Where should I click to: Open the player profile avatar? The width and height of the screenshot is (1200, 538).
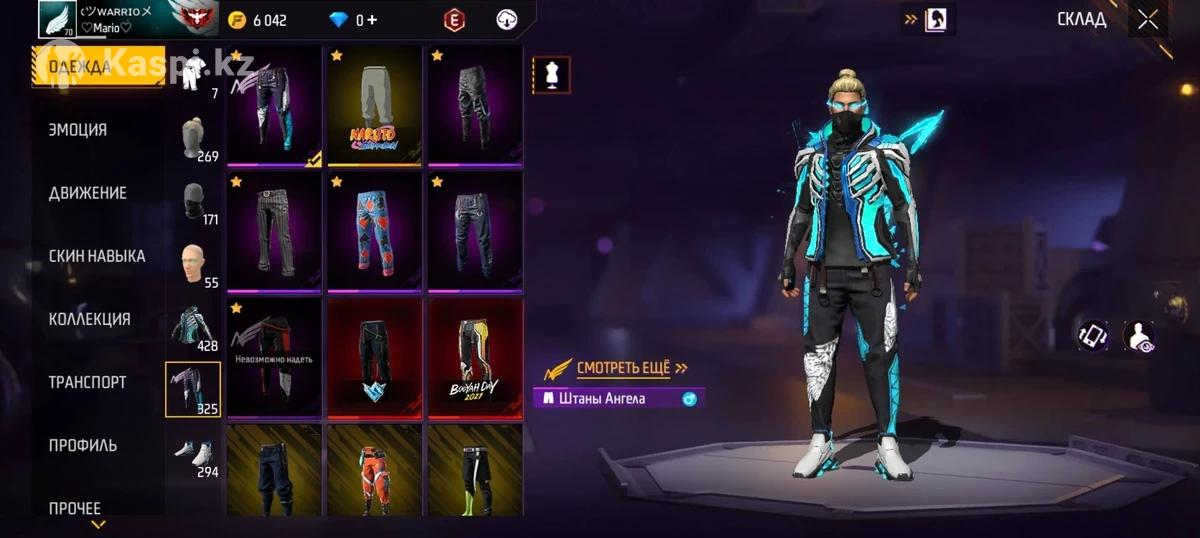coord(58,19)
